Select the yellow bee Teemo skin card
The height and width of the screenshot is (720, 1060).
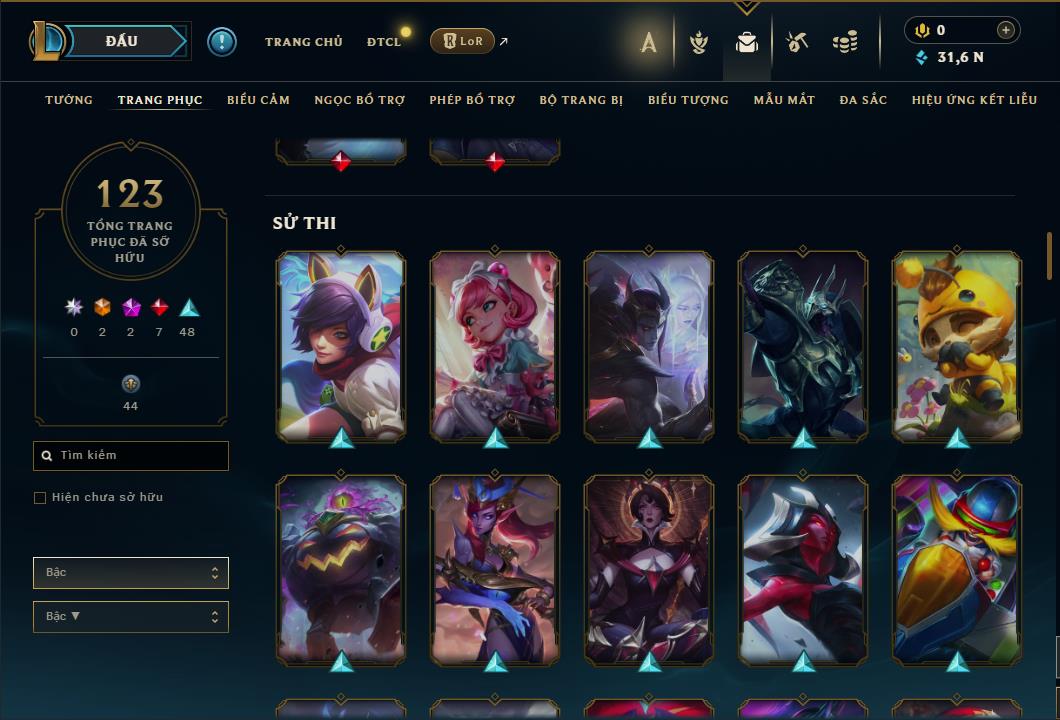tap(957, 345)
